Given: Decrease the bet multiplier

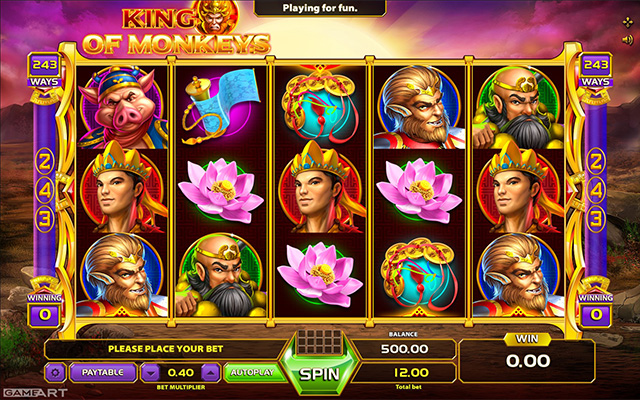Looking at the screenshot, I should coord(150,372).
